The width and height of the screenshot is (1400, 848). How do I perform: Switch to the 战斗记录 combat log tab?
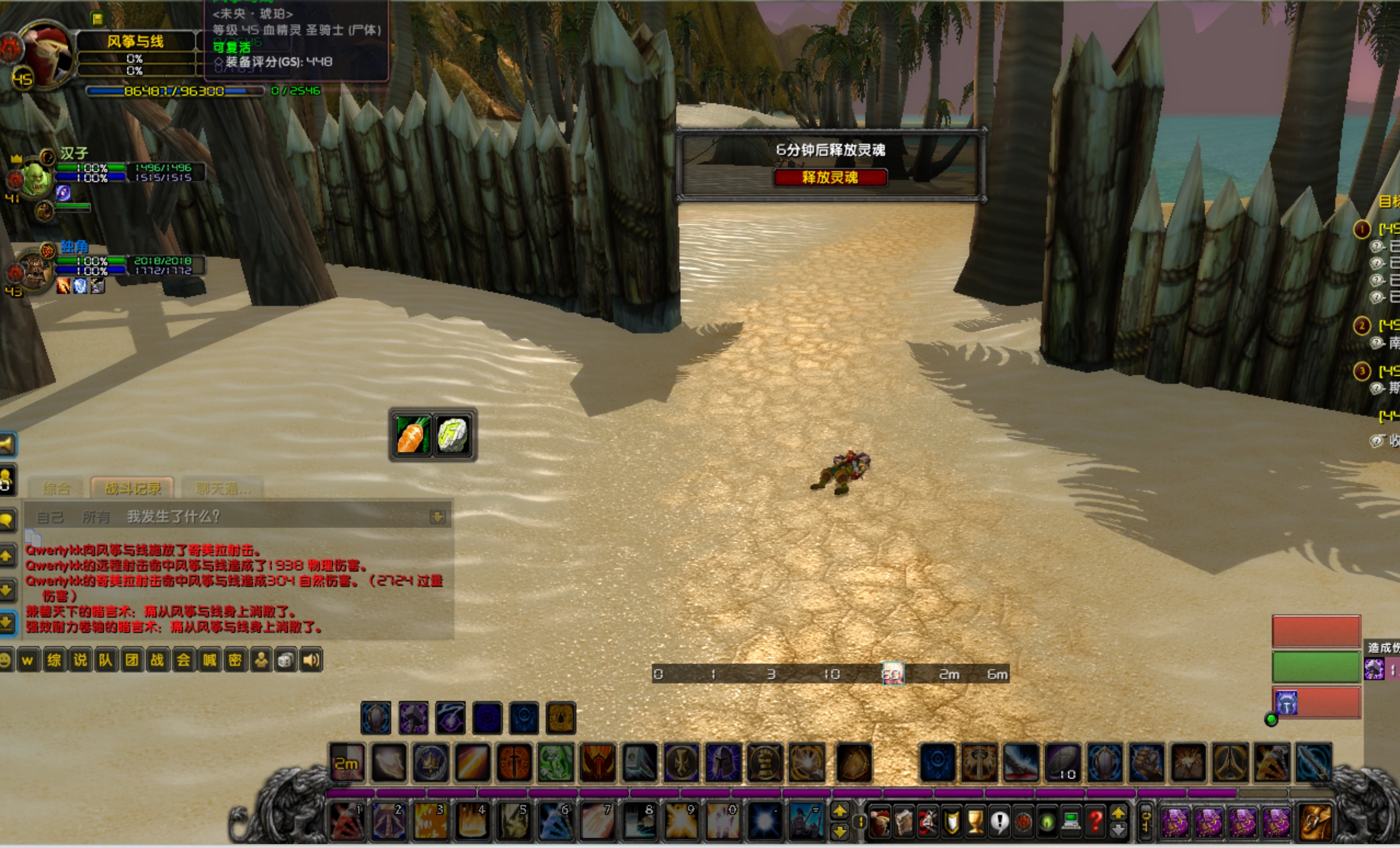(132, 488)
